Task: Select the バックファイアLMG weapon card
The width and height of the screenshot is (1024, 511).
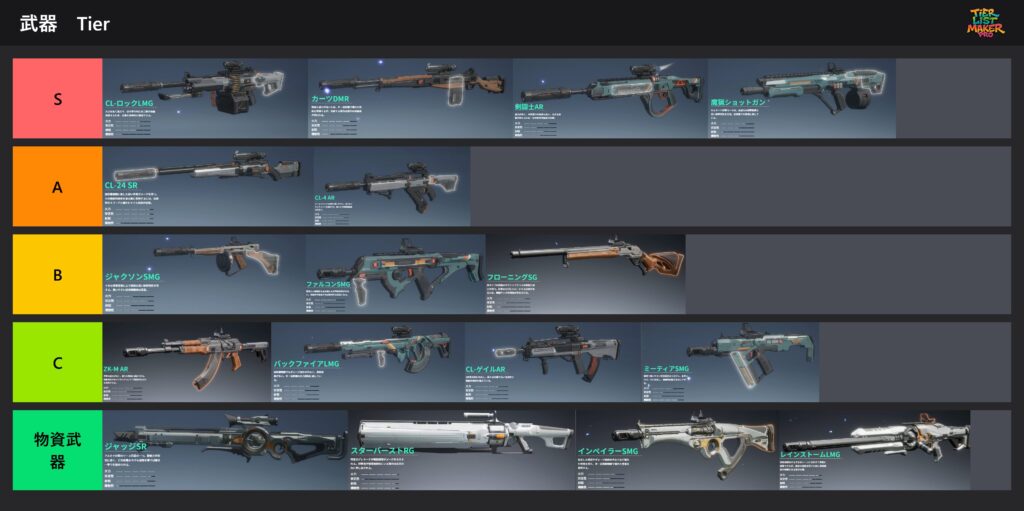Action: 368,362
